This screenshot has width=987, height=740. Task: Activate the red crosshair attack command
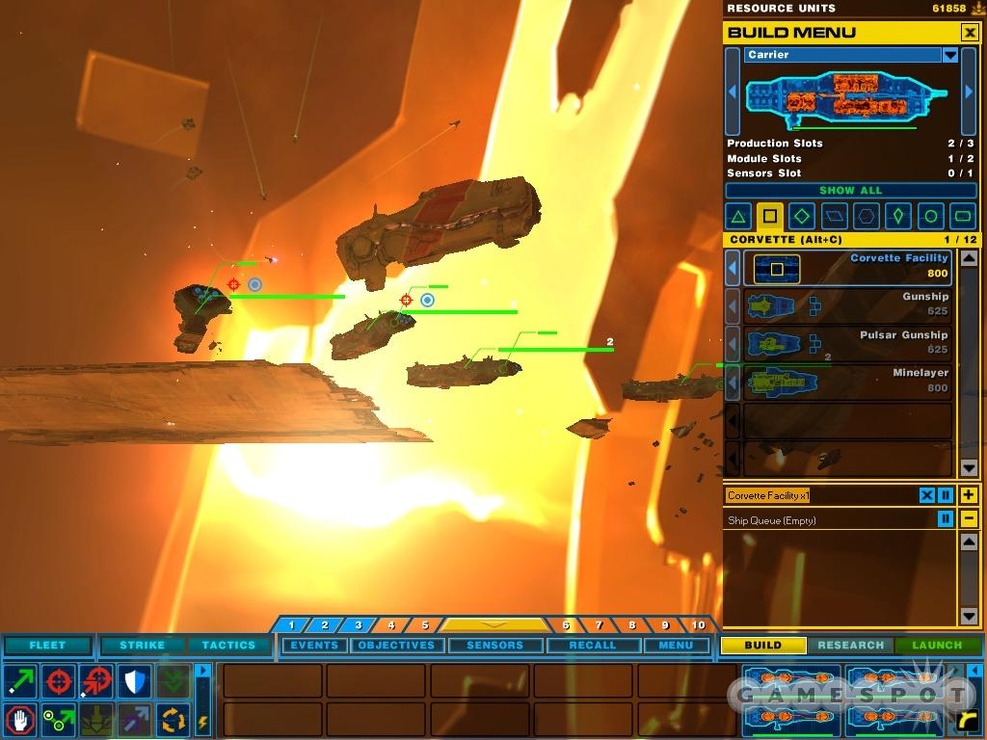(59, 681)
